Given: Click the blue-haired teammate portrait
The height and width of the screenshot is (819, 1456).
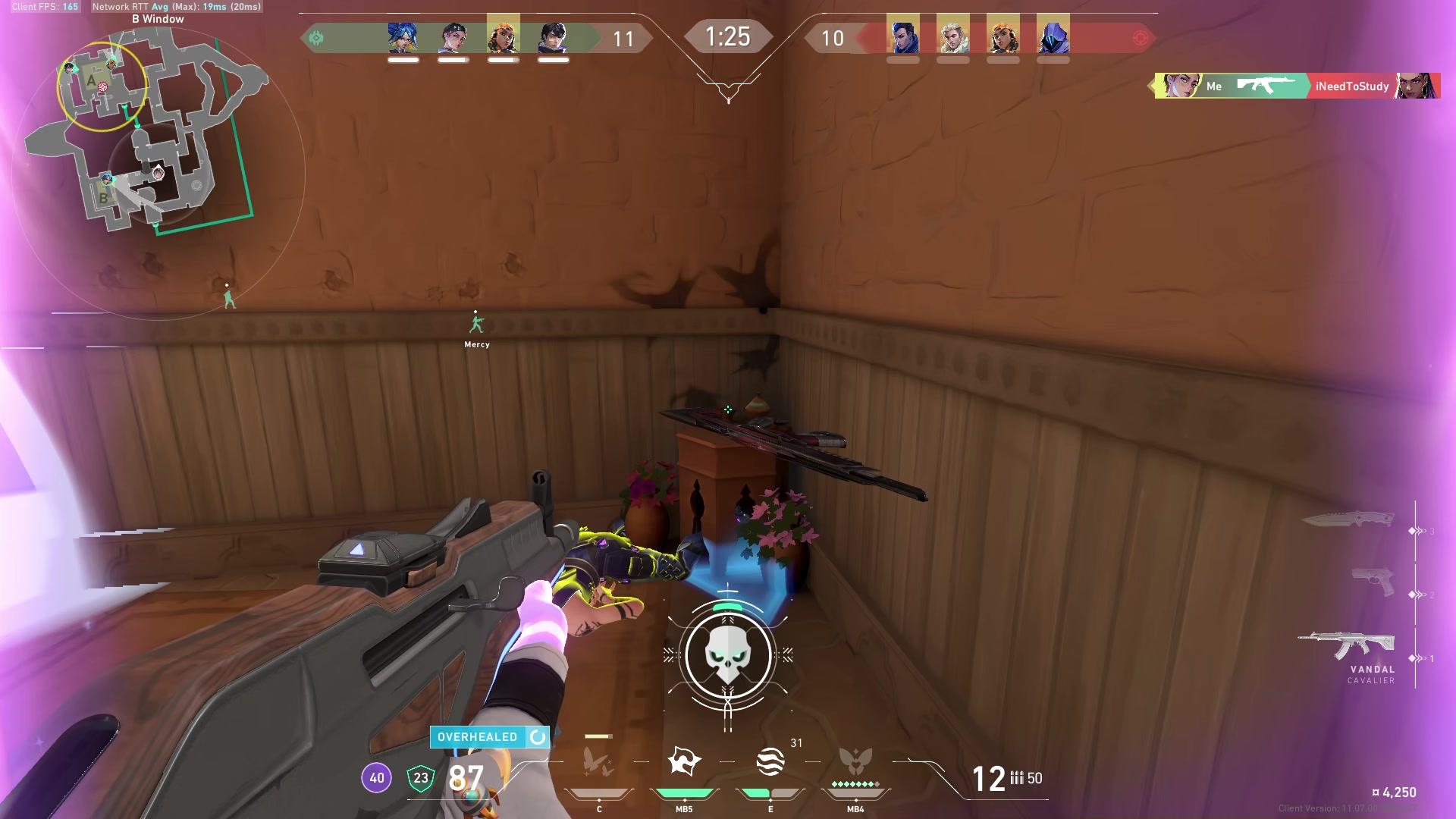Looking at the screenshot, I should [x=403, y=36].
